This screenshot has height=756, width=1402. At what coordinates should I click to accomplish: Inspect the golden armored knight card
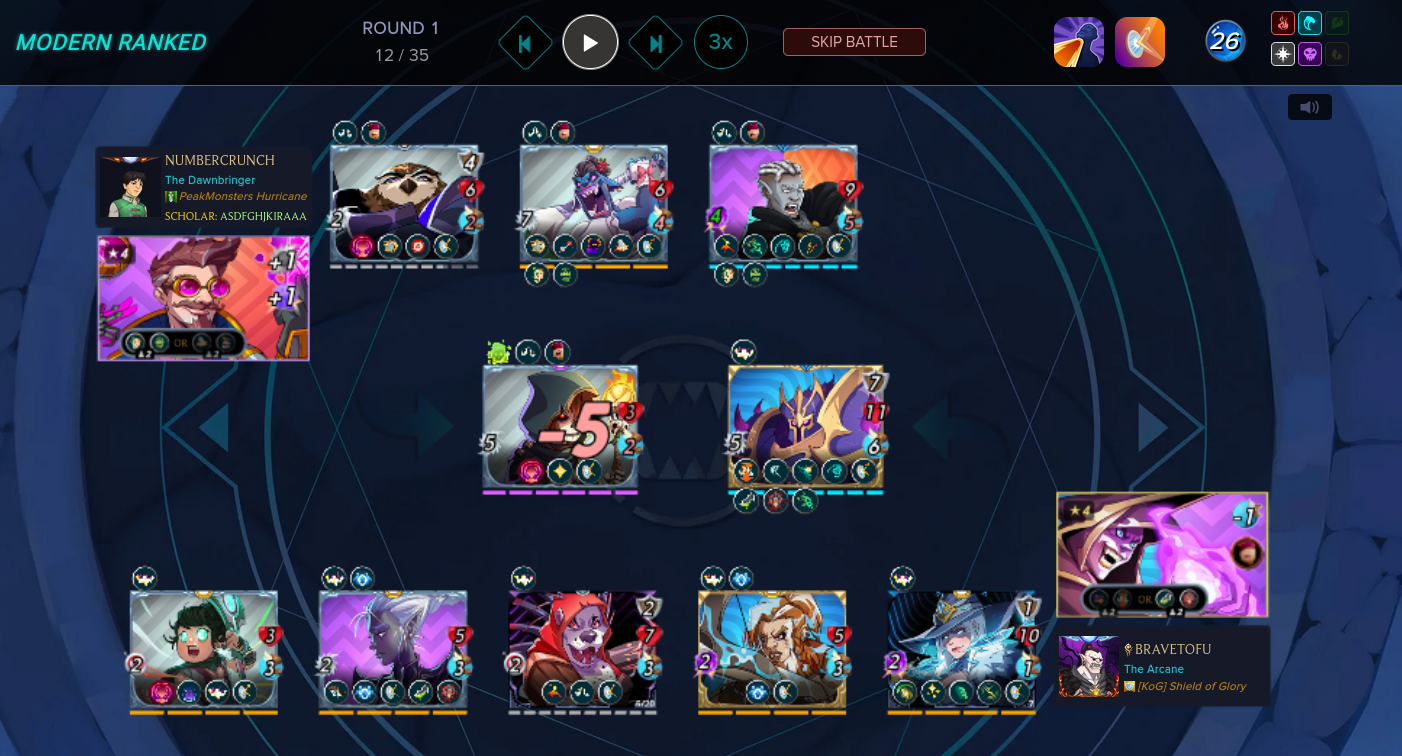(x=805, y=426)
